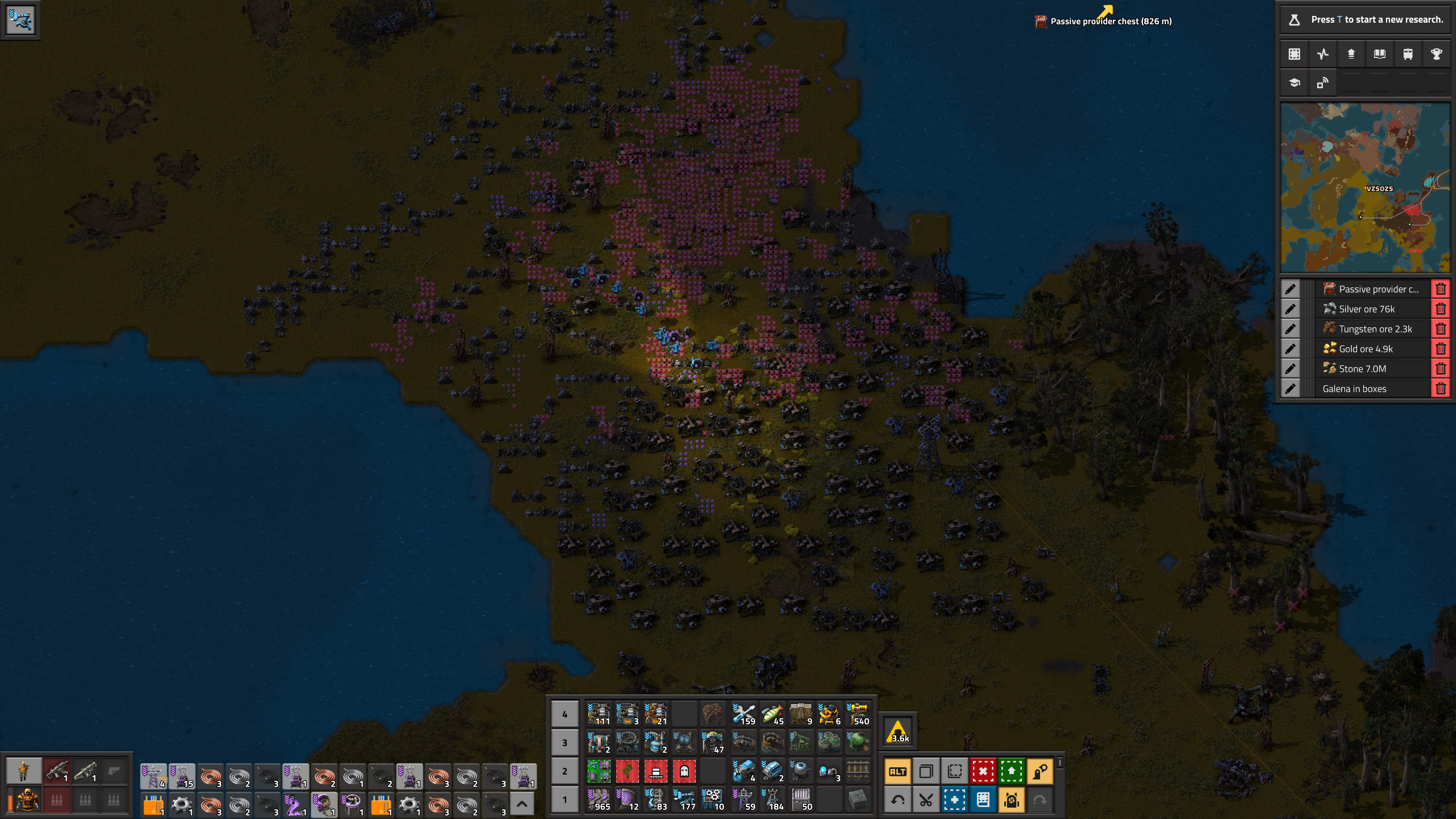Screen dimensions: 1456x819
Task: Open the production statistics graph button
Action: point(1322,54)
